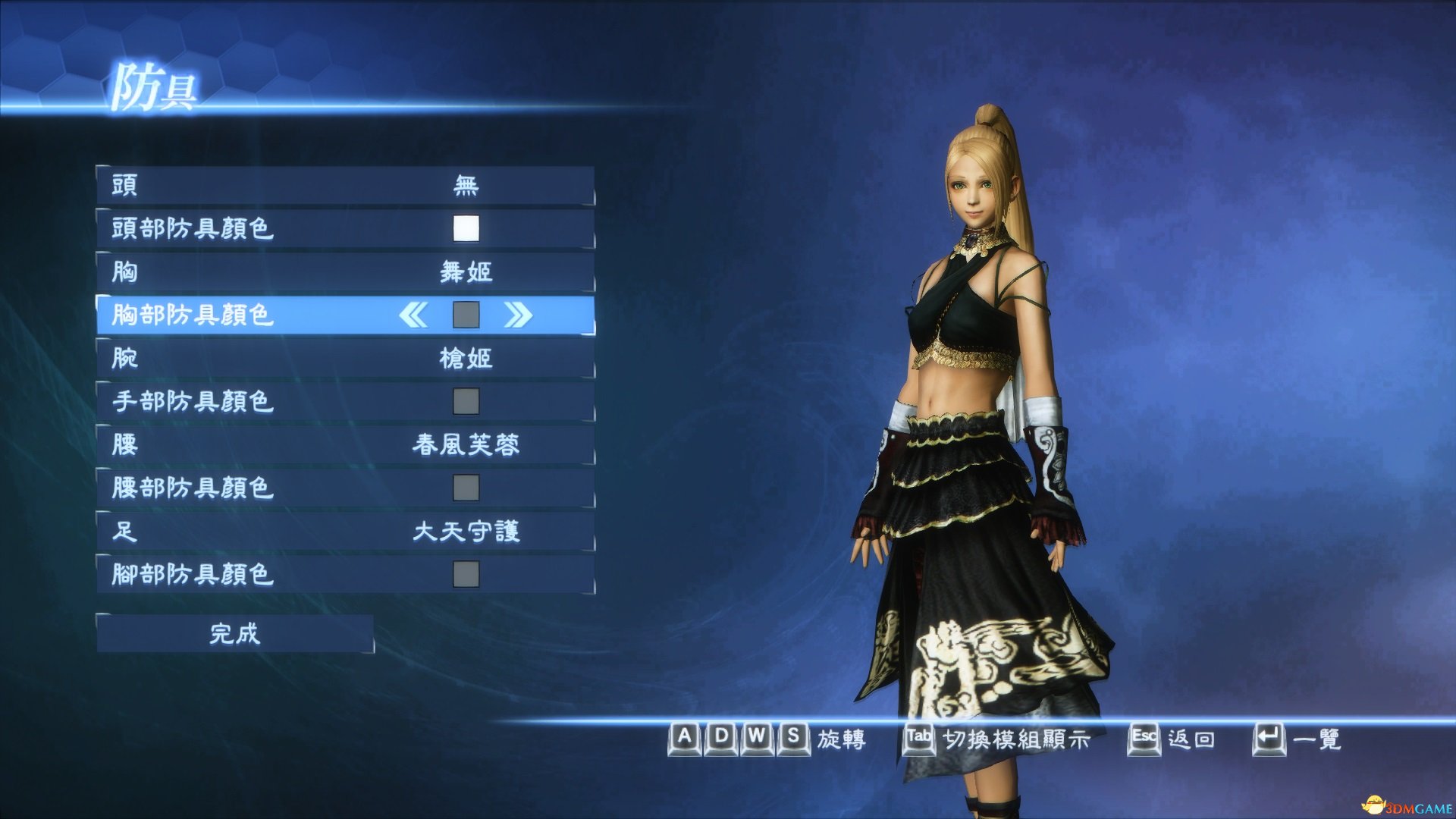Select the 足 leg armor row

click(345, 531)
